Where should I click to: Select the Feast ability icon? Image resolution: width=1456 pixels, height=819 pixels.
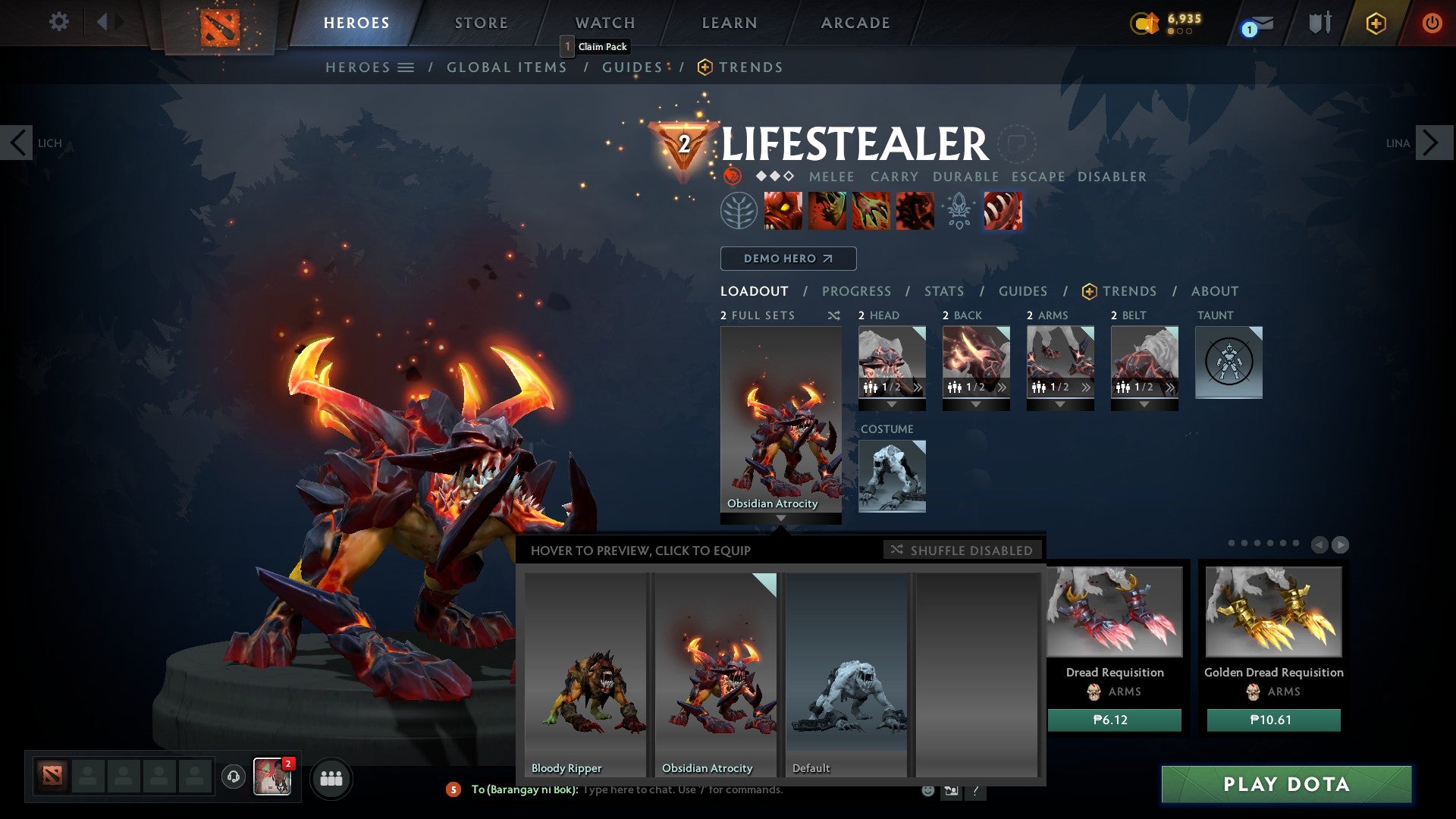coord(828,211)
